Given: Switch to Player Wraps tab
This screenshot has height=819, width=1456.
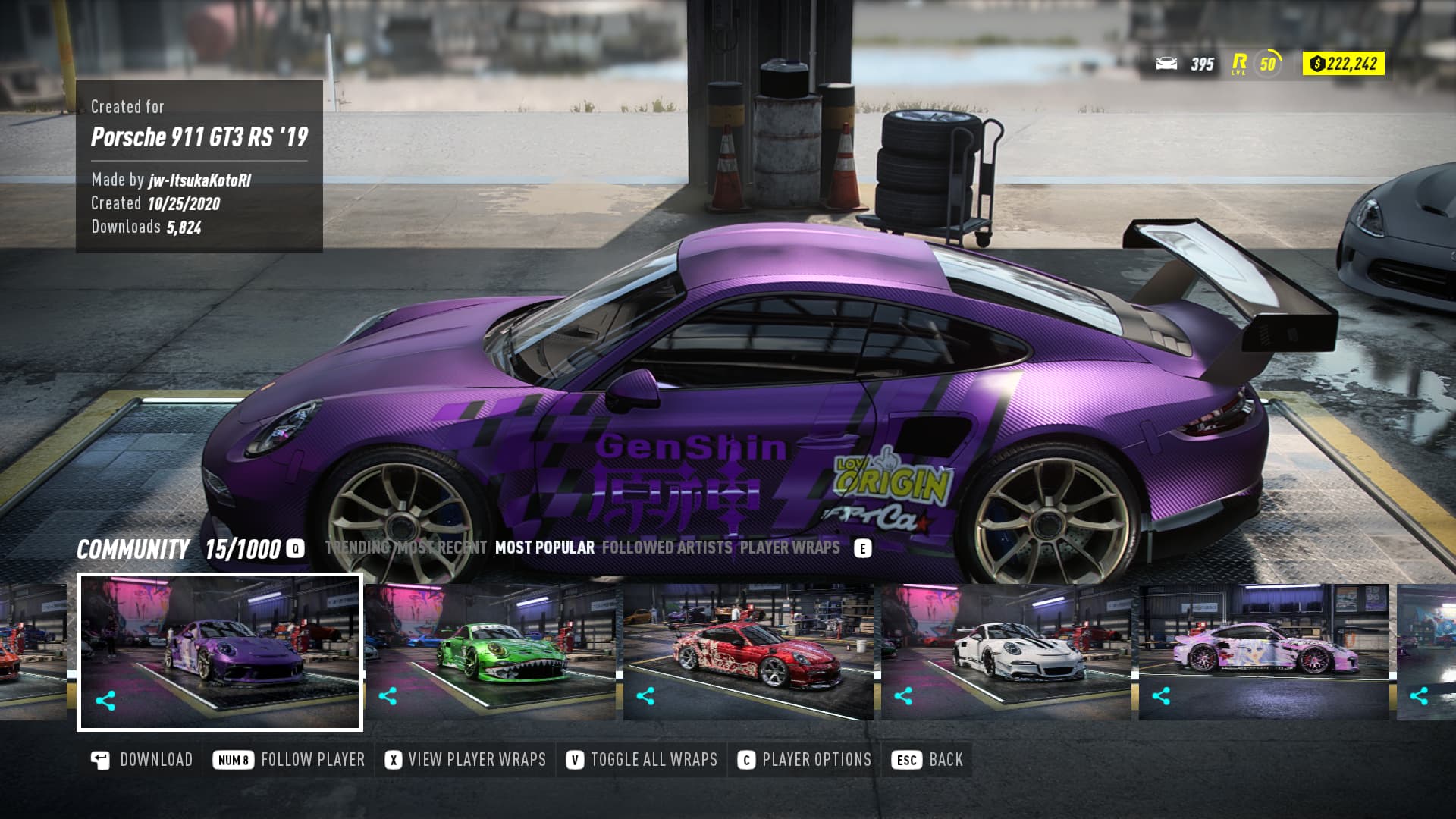Looking at the screenshot, I should point(789,548).
